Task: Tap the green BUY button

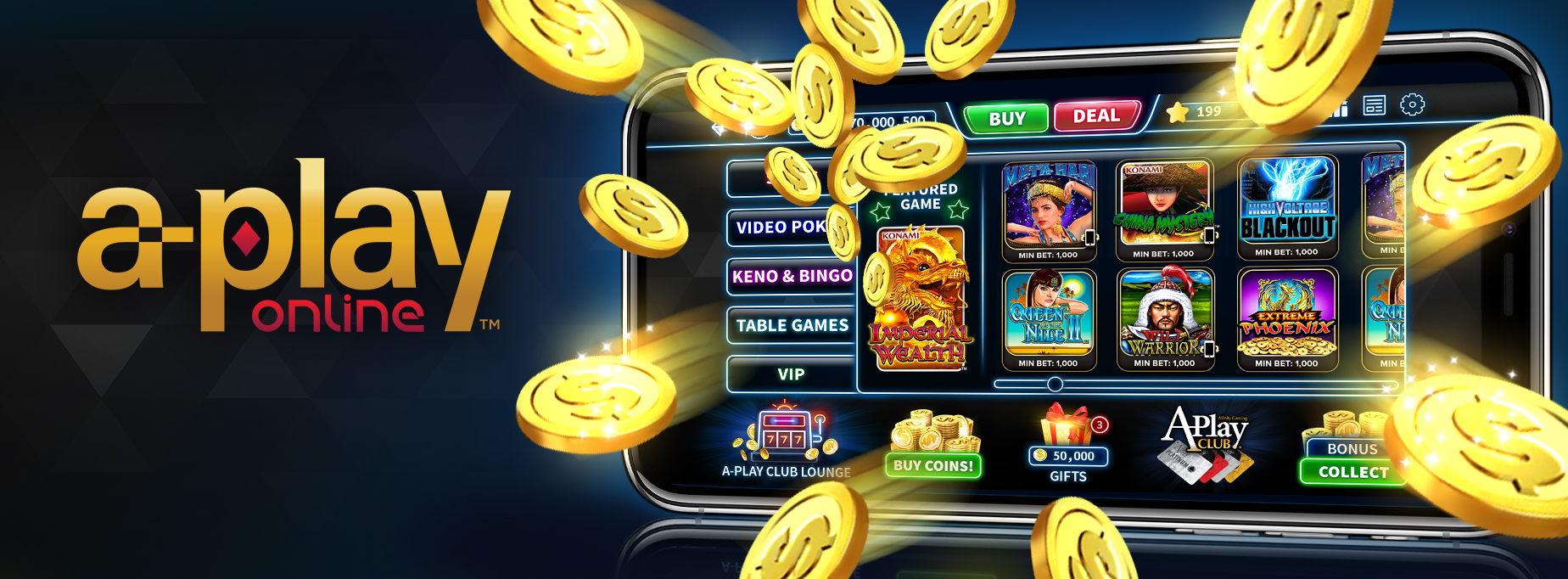Action: [1006, 119]
